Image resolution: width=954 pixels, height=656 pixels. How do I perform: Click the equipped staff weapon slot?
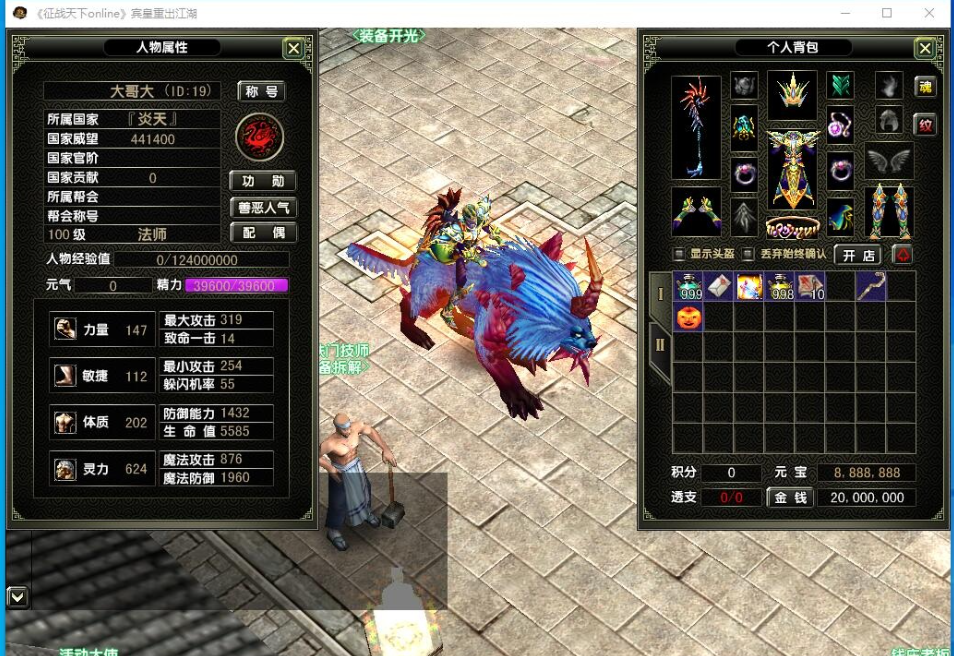click(696, 127)
